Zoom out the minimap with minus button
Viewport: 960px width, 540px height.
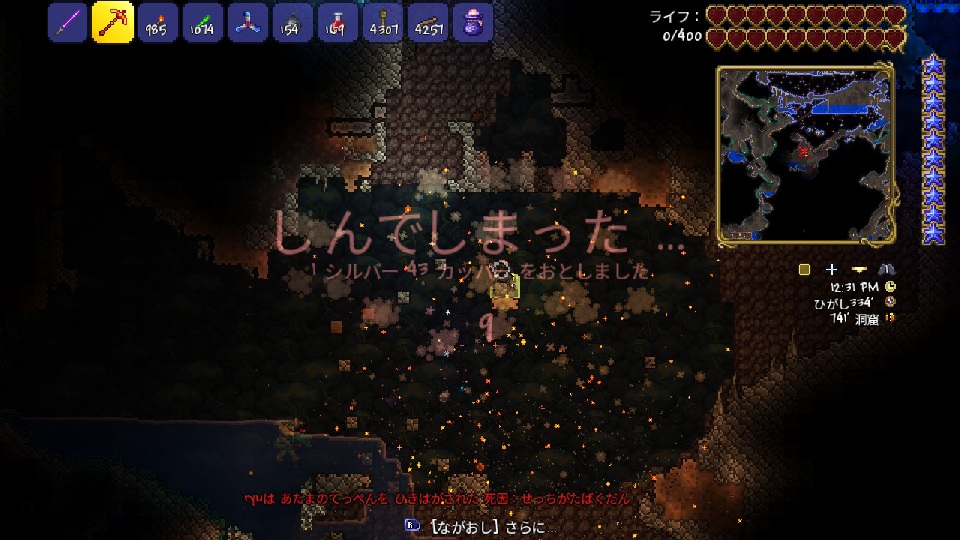click(859, 269)
